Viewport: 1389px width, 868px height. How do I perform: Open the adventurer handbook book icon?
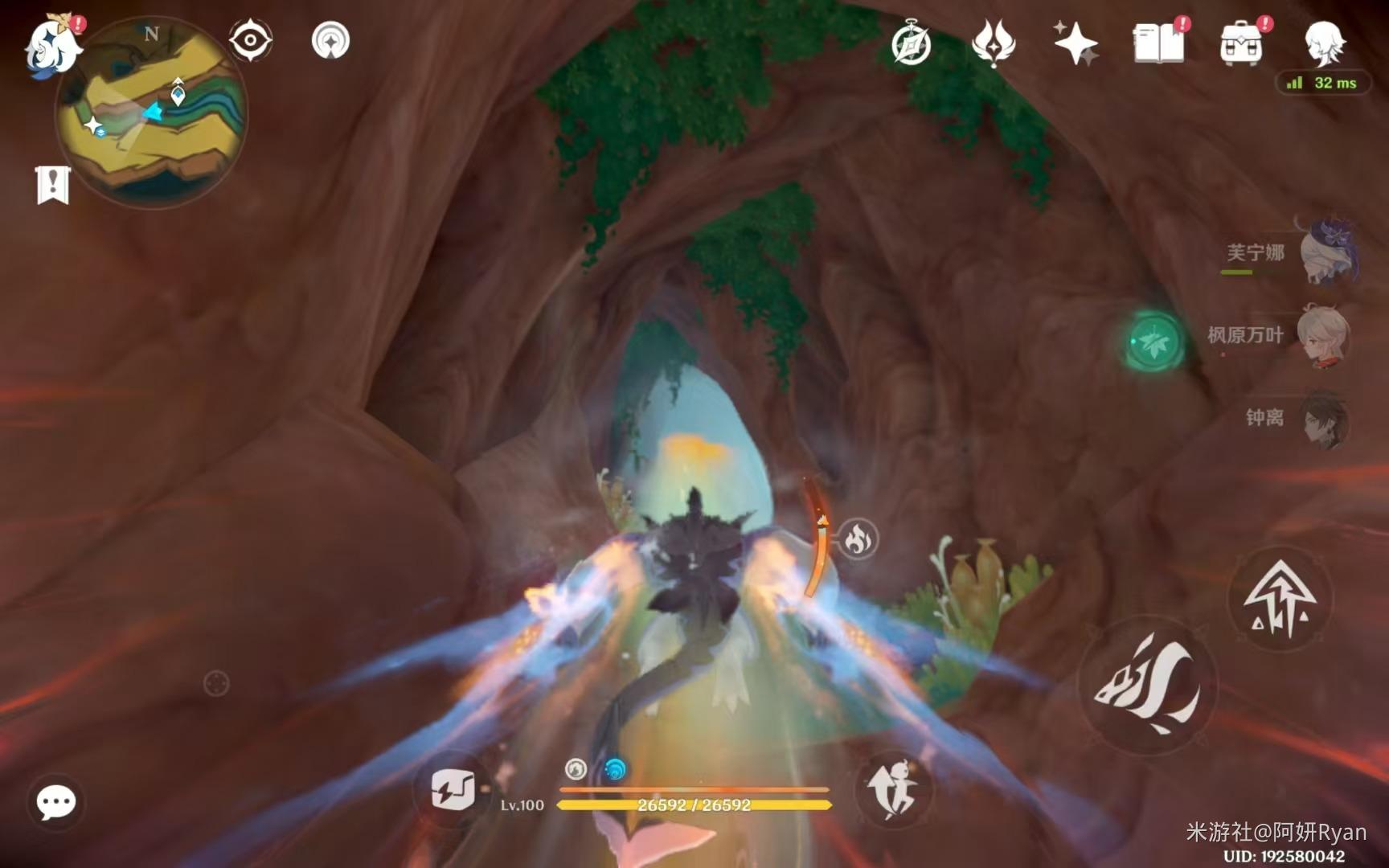click(x=1158, y=43)
